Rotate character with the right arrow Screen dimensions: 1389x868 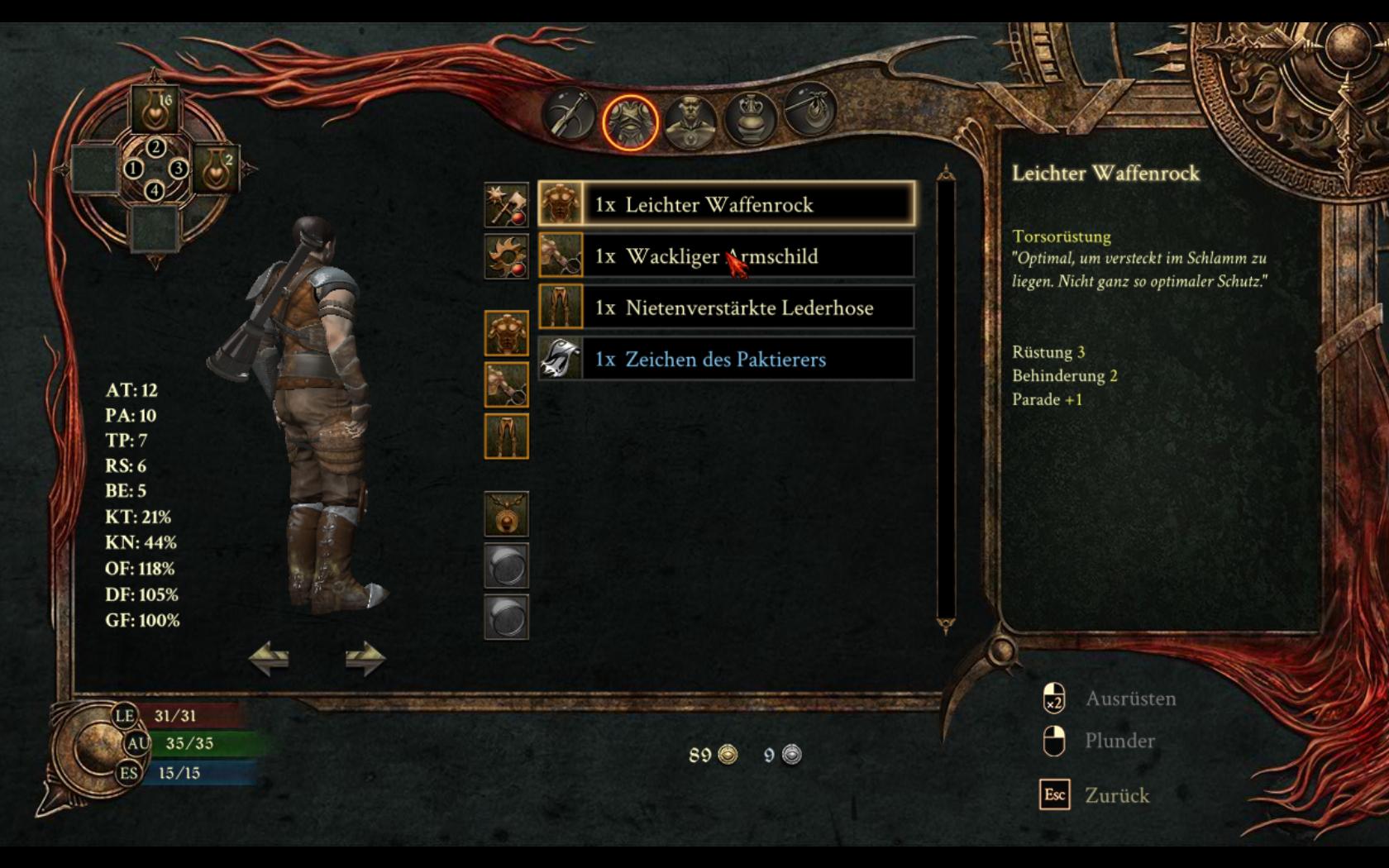point(365,659)
